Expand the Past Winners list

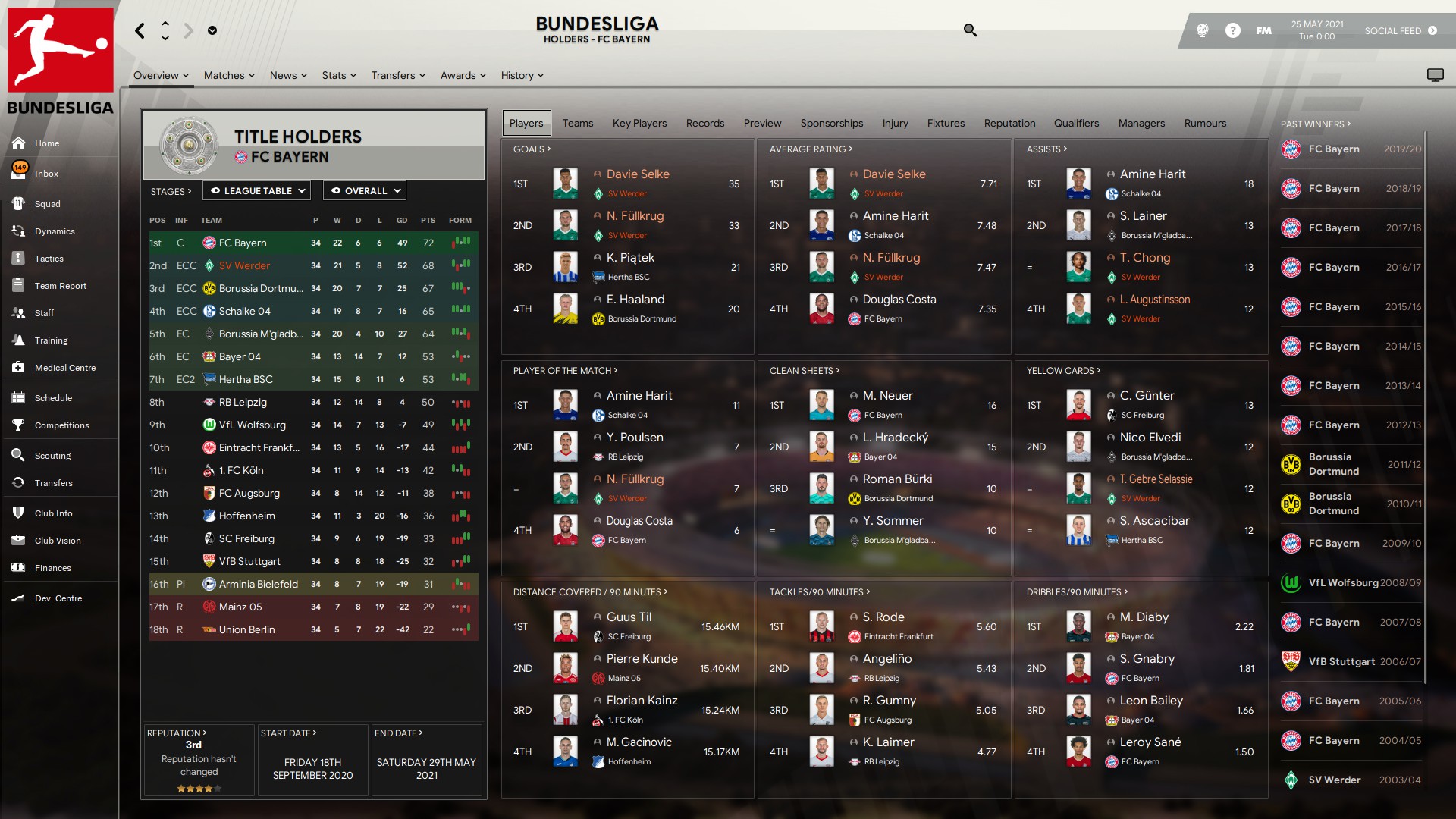[x=1315, y=124]
